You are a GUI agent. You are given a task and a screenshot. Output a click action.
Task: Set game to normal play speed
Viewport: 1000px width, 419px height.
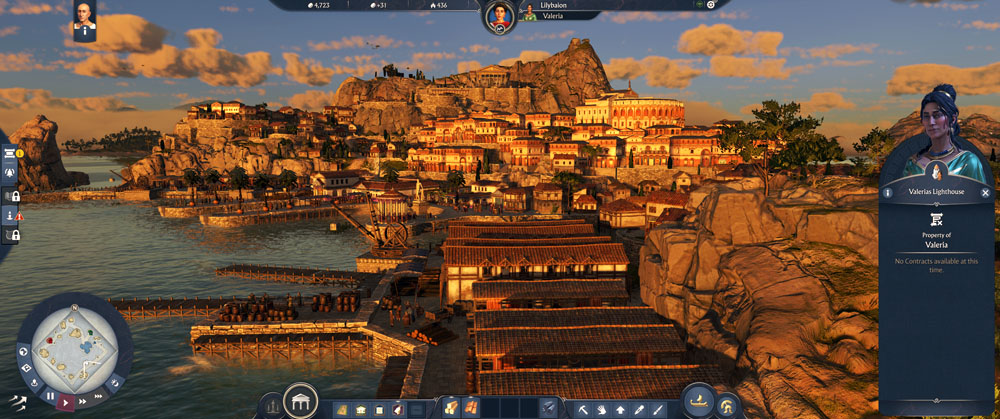point(67,401)
